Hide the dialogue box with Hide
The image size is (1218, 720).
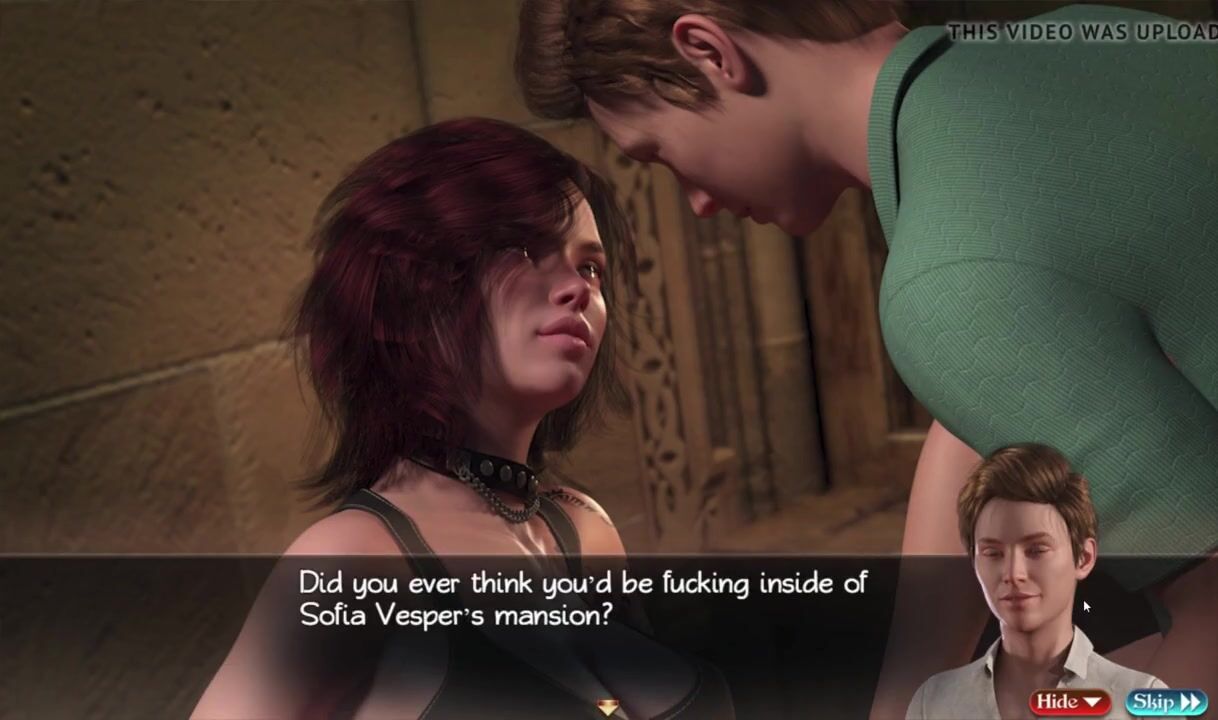(1069, 702)
